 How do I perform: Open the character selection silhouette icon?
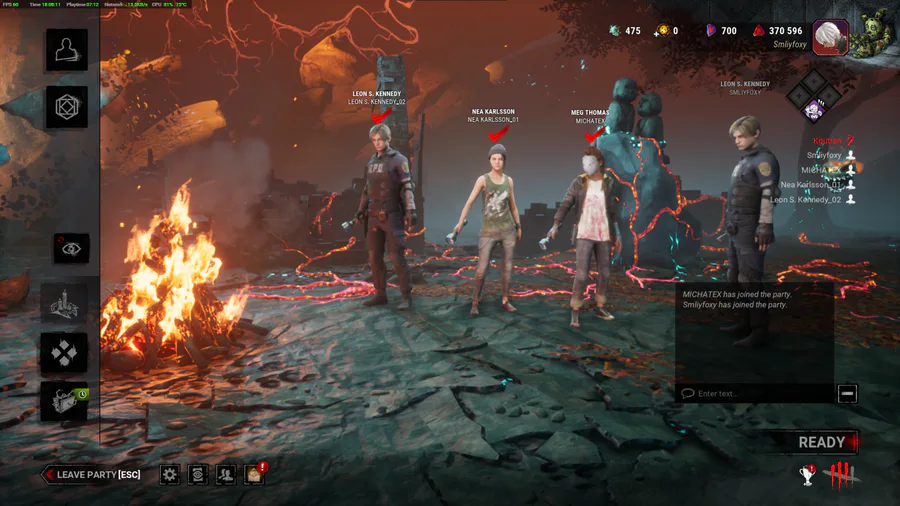66,50
